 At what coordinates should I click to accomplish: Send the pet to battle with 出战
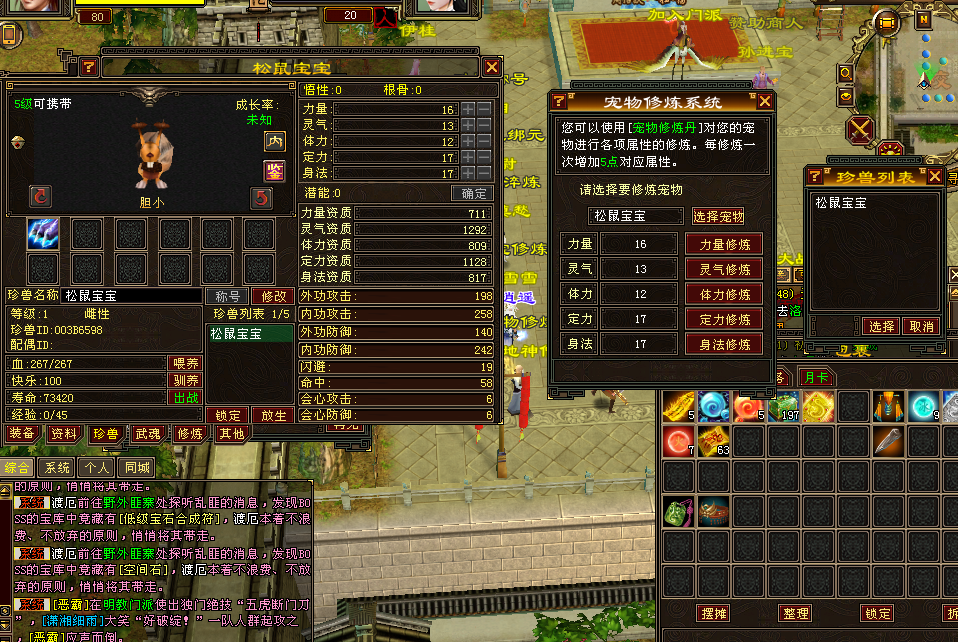(x=186, y=397)
